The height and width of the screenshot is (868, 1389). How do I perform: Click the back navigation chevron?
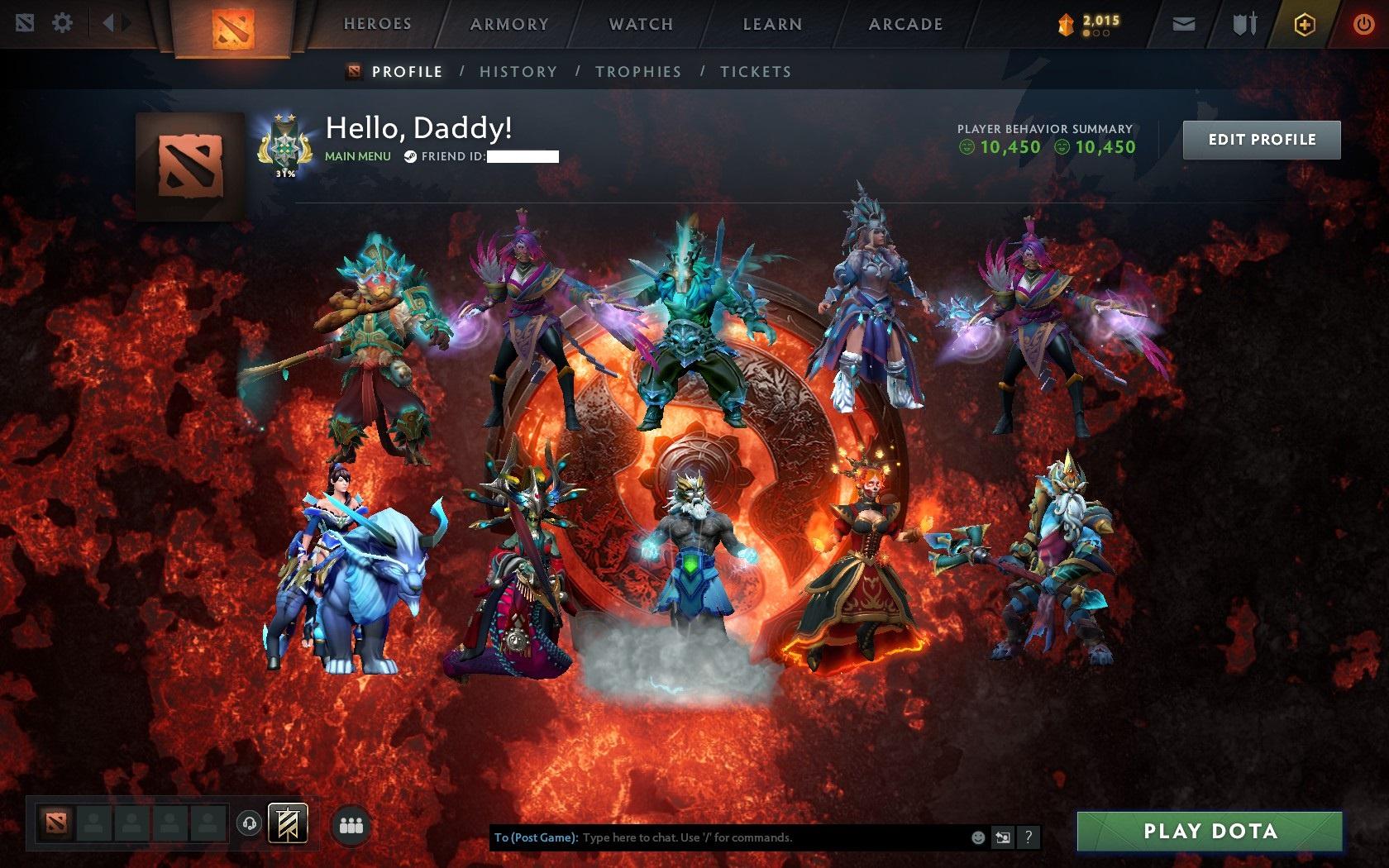108,22
